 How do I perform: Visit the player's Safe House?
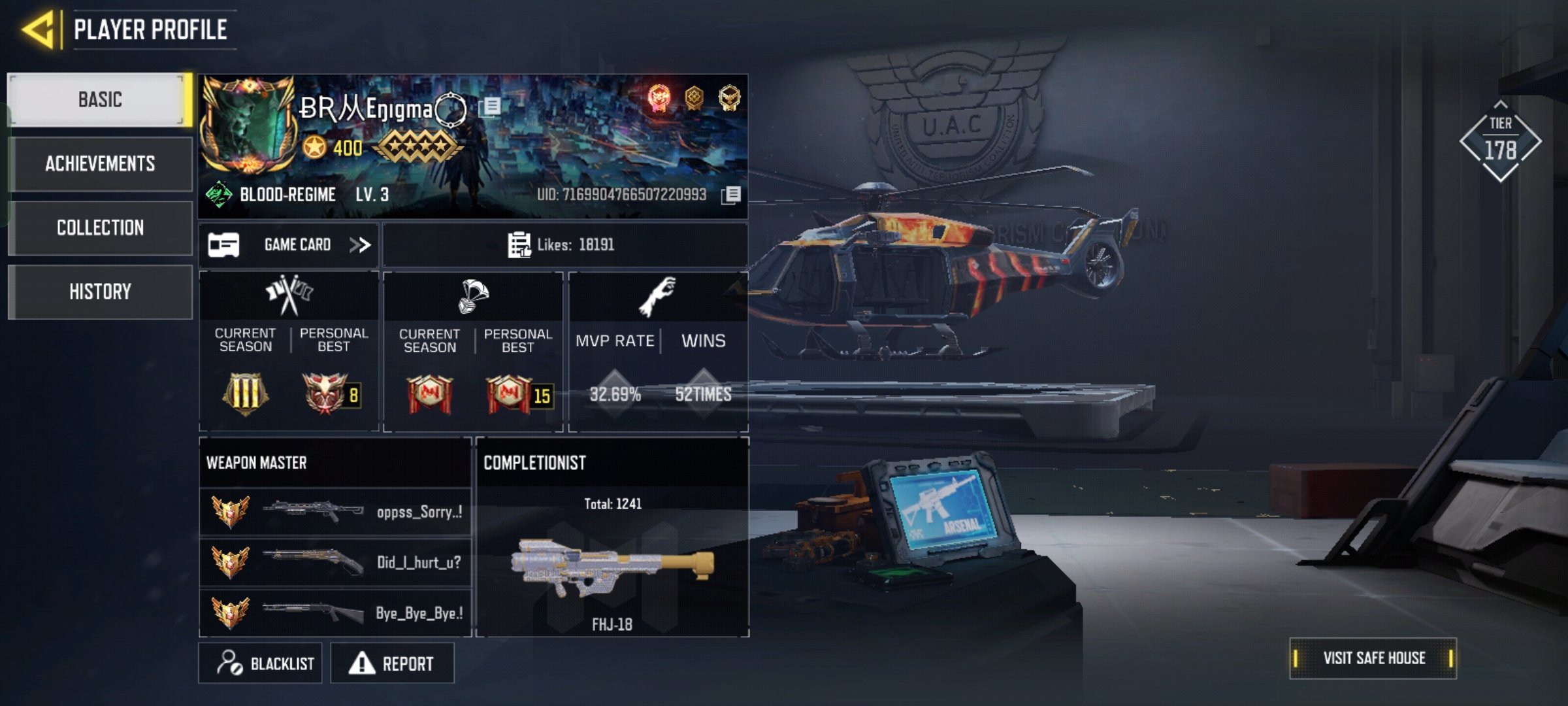(x=1373, y=658)
